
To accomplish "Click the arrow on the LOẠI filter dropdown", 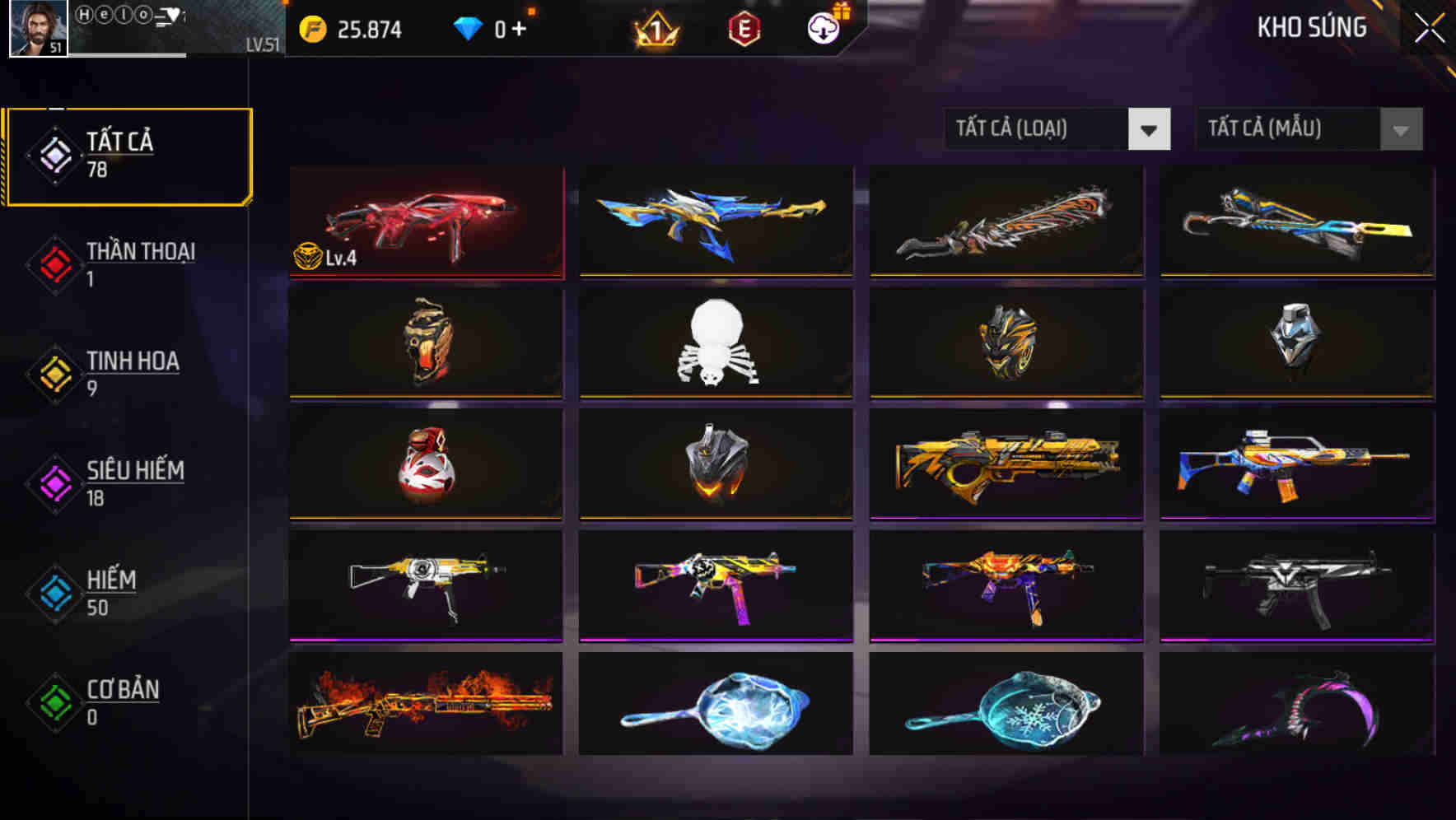I will click(1151, 129).
